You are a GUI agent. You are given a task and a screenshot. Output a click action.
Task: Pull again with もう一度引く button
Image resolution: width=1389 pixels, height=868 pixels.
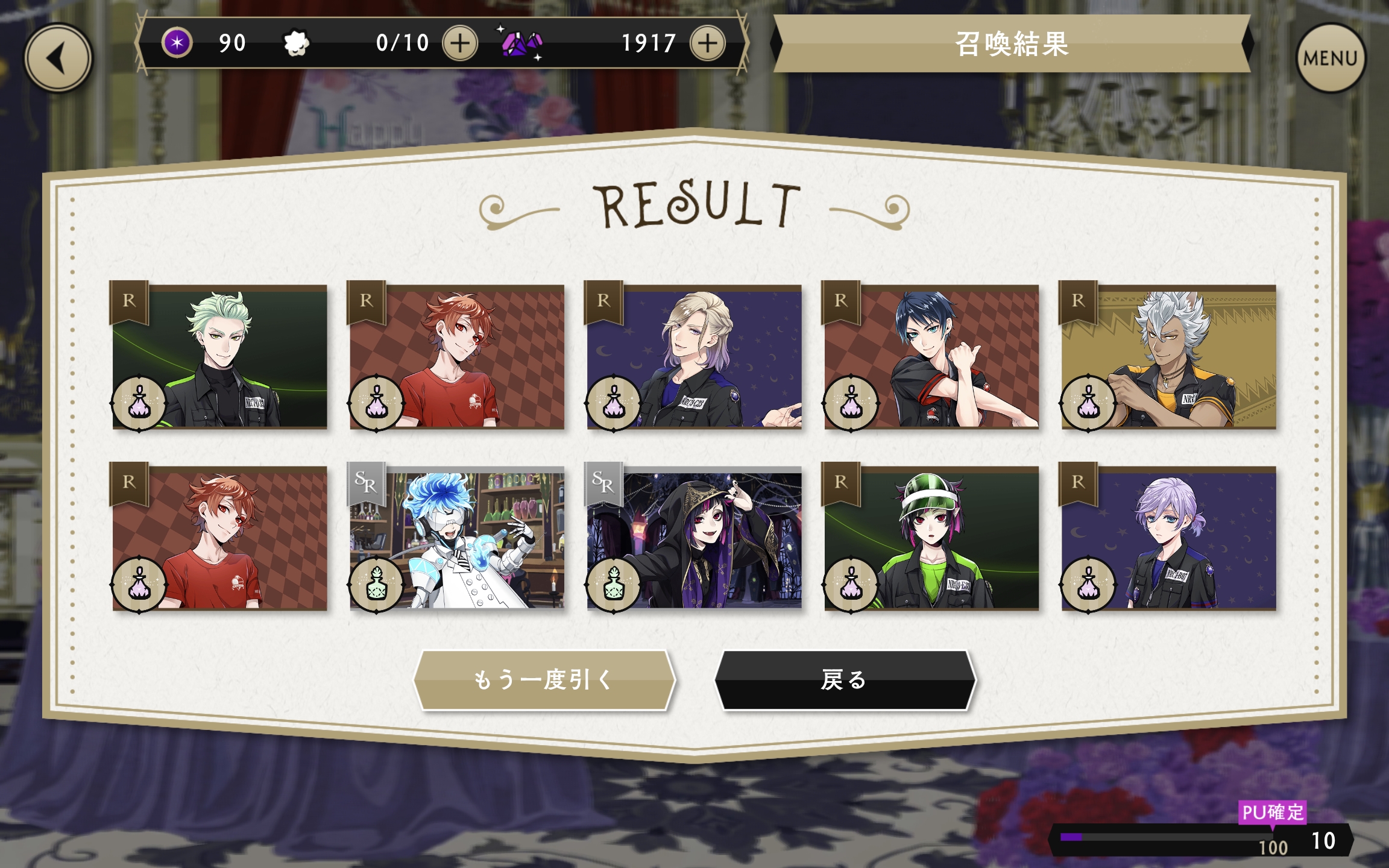coord(544,679)
